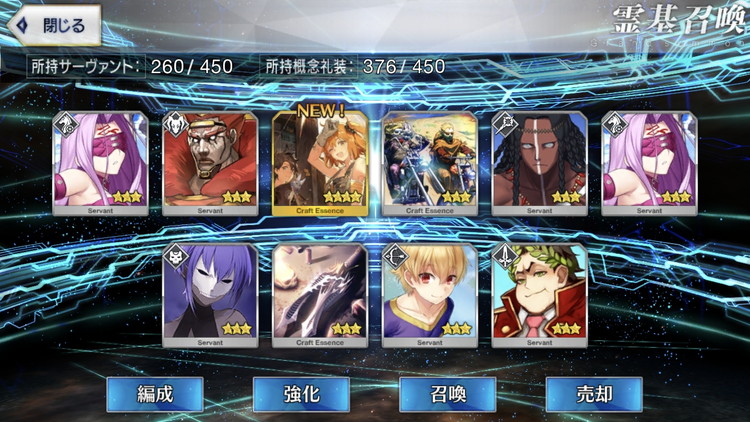Choose the Craft Essence with armored riders
750x422 pixels.
430,162
